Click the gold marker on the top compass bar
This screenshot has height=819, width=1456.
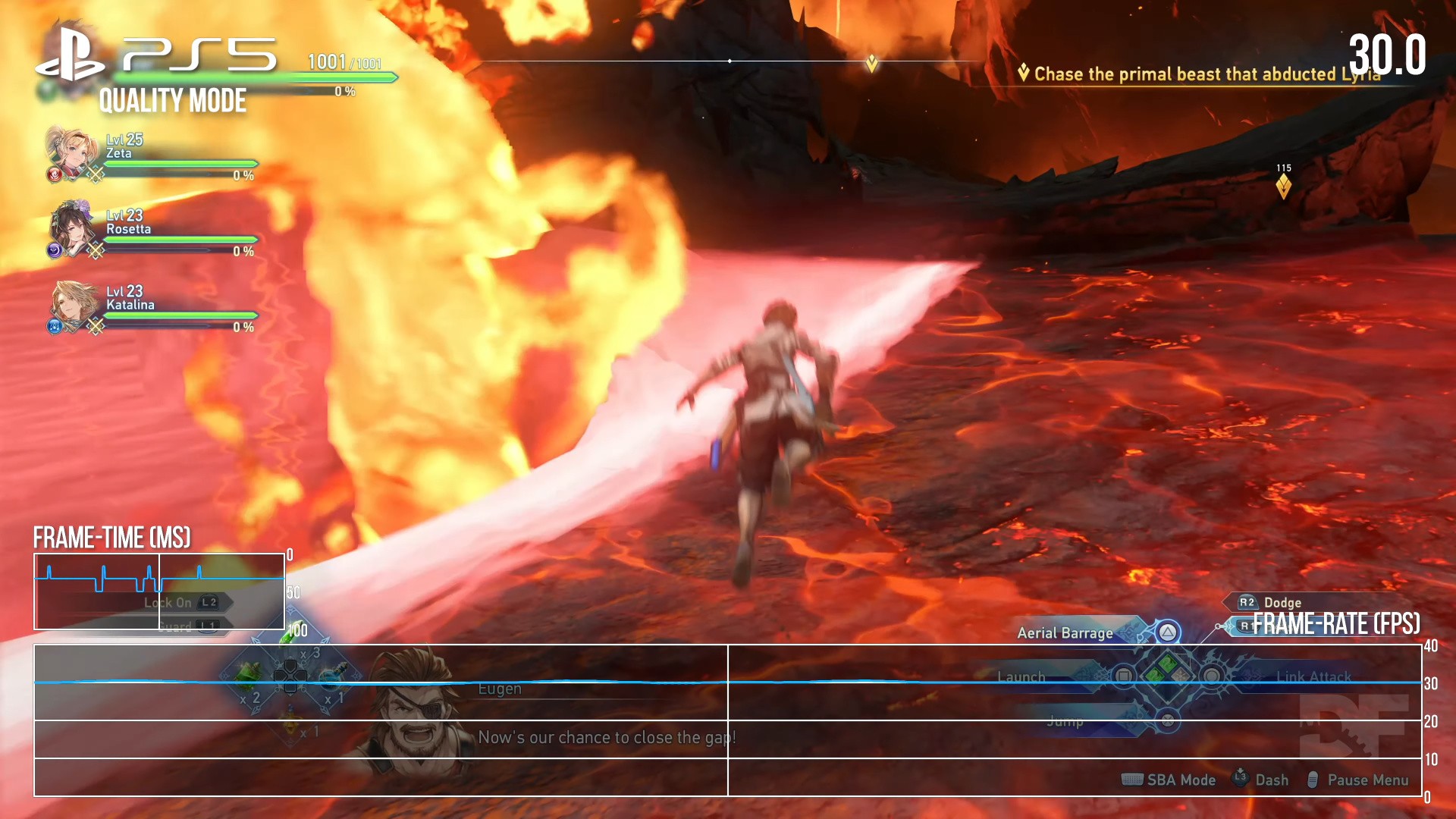point(872,63)
